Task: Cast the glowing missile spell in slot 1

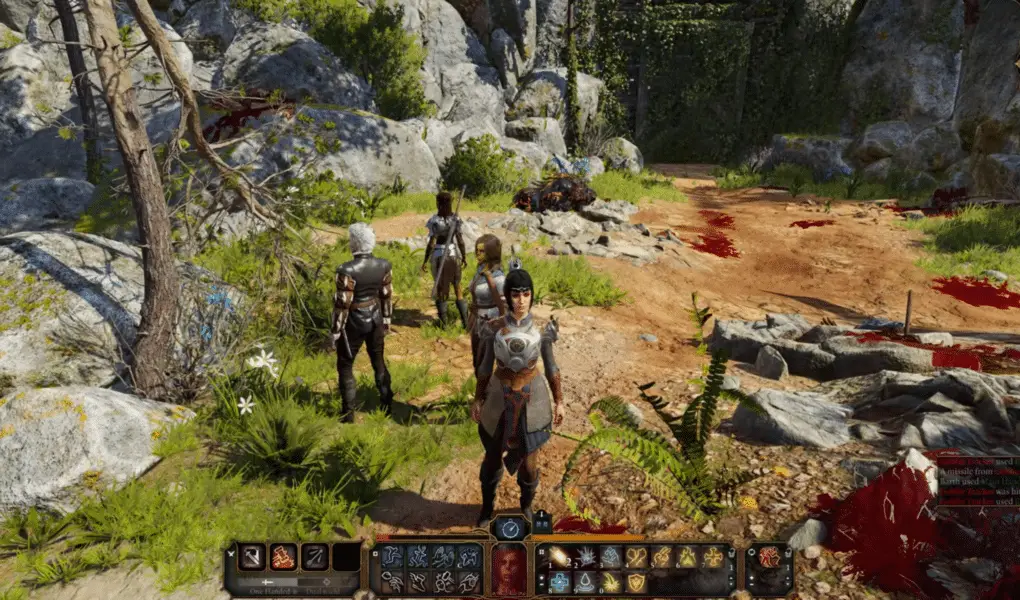Action: [560, 557]
